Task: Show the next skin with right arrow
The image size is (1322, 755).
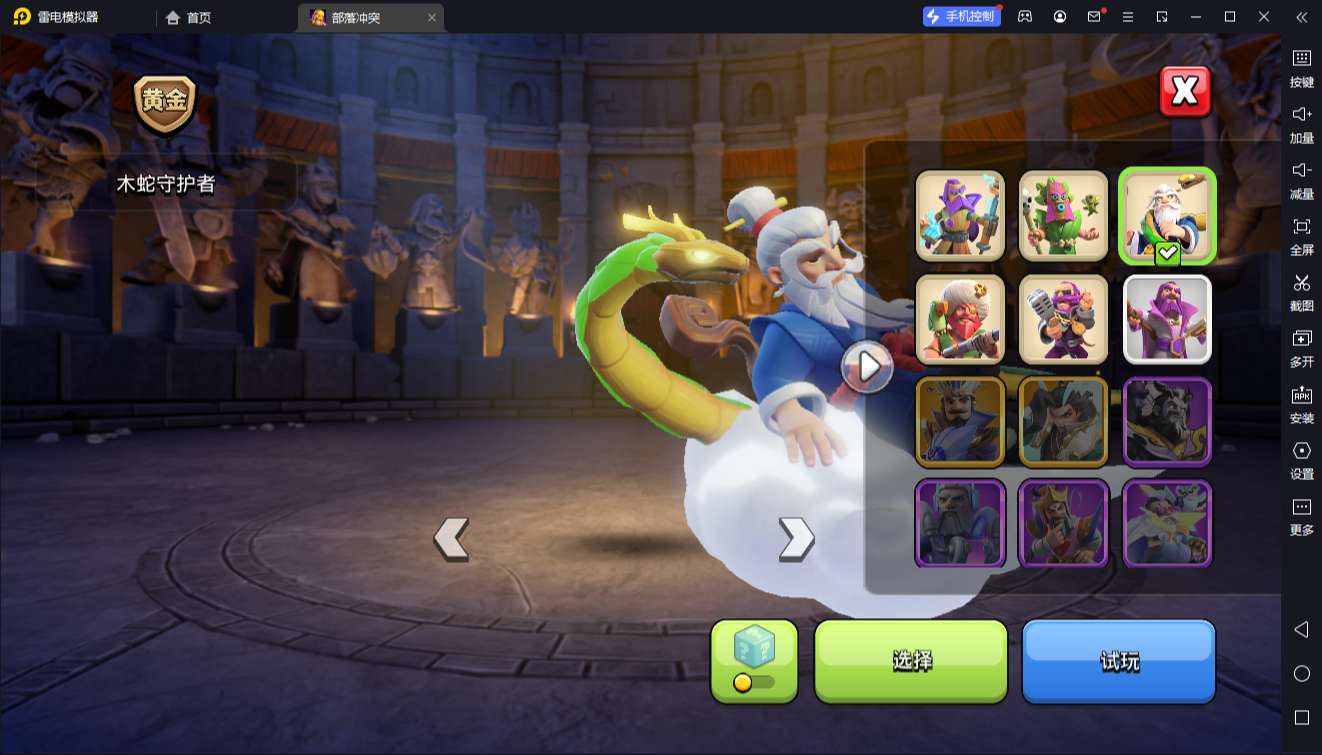Action: pos(796,538)
